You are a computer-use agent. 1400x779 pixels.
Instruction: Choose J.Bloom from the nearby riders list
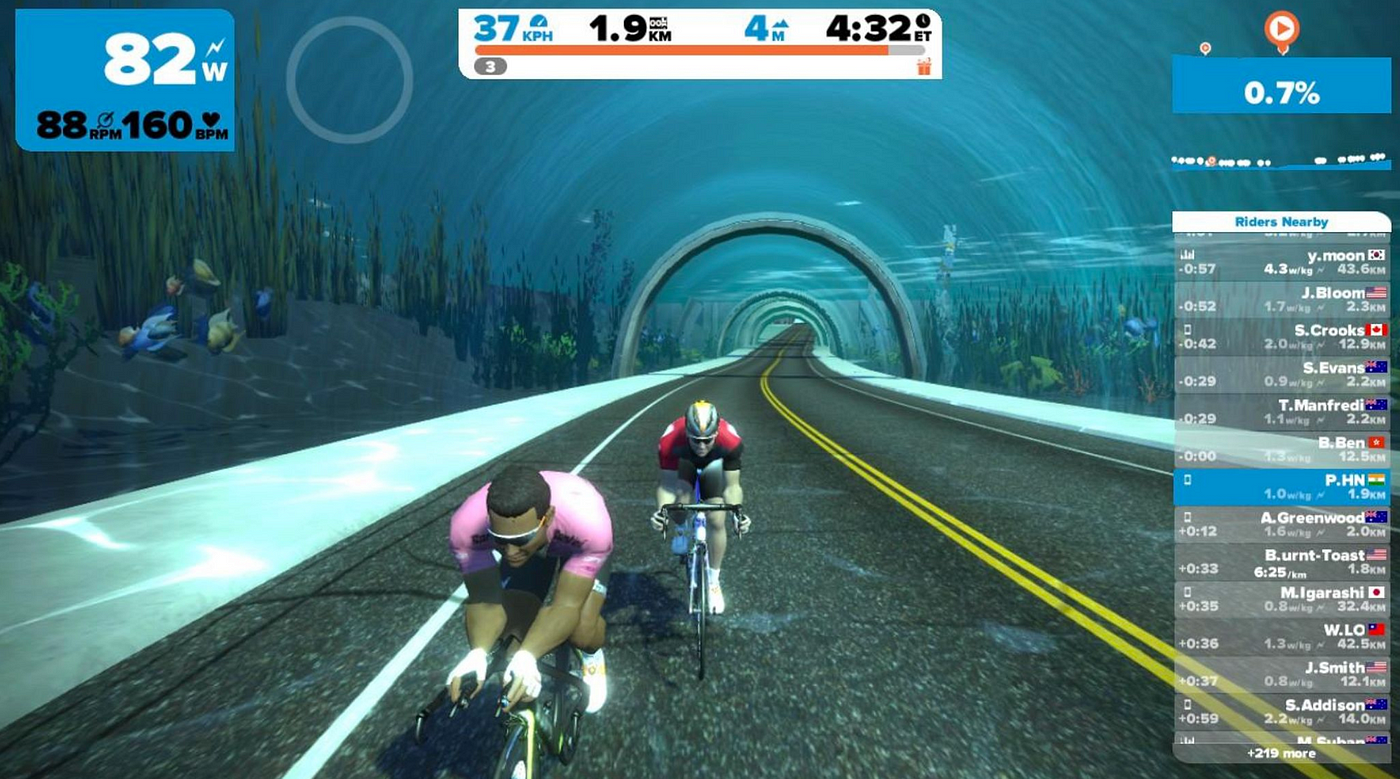click(1281, 300)
